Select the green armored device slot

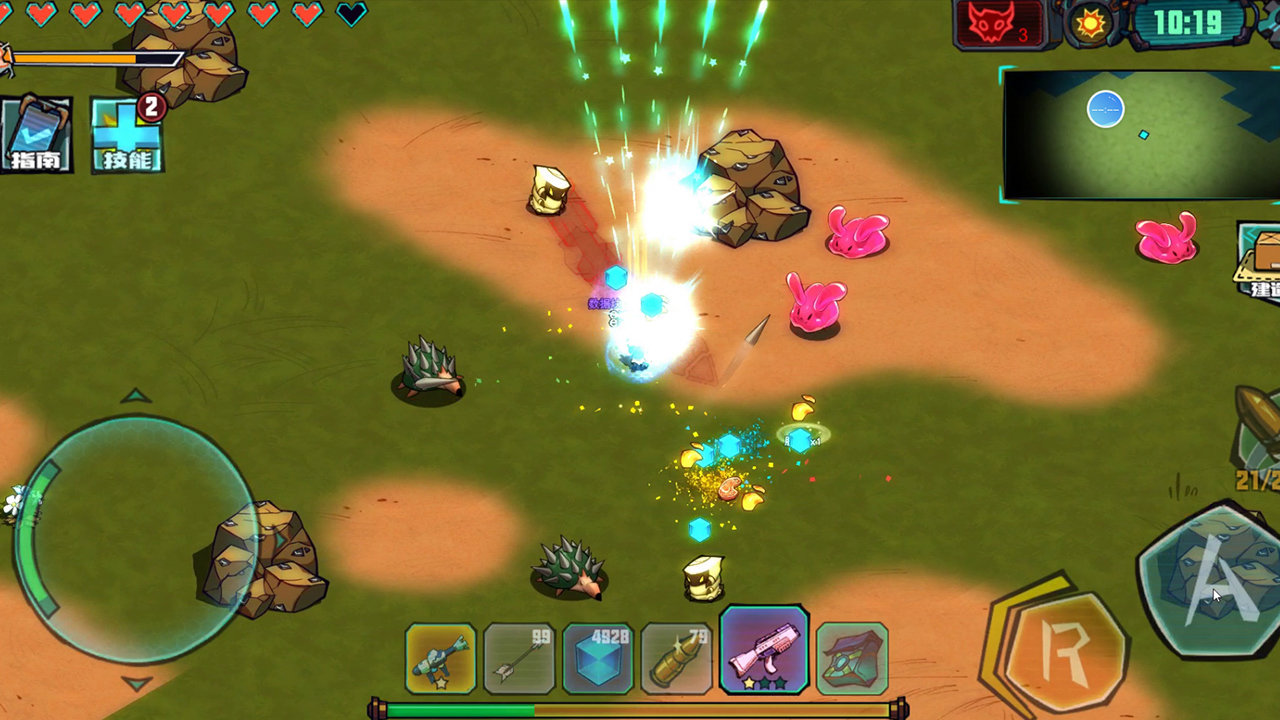tap(852, 658)
